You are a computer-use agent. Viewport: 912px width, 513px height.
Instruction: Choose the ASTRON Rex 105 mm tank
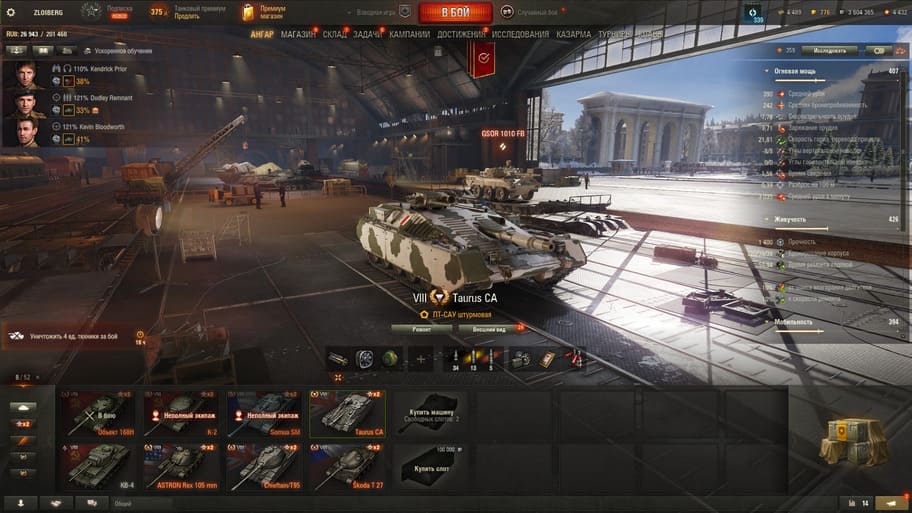point(181,466)
